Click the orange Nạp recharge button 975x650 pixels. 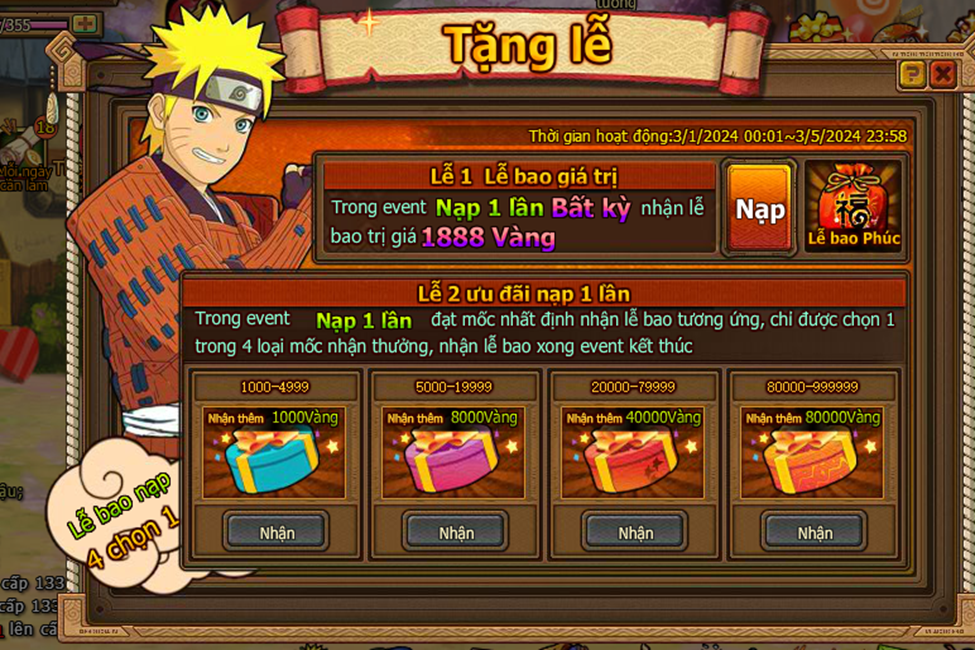click(760, 209)
